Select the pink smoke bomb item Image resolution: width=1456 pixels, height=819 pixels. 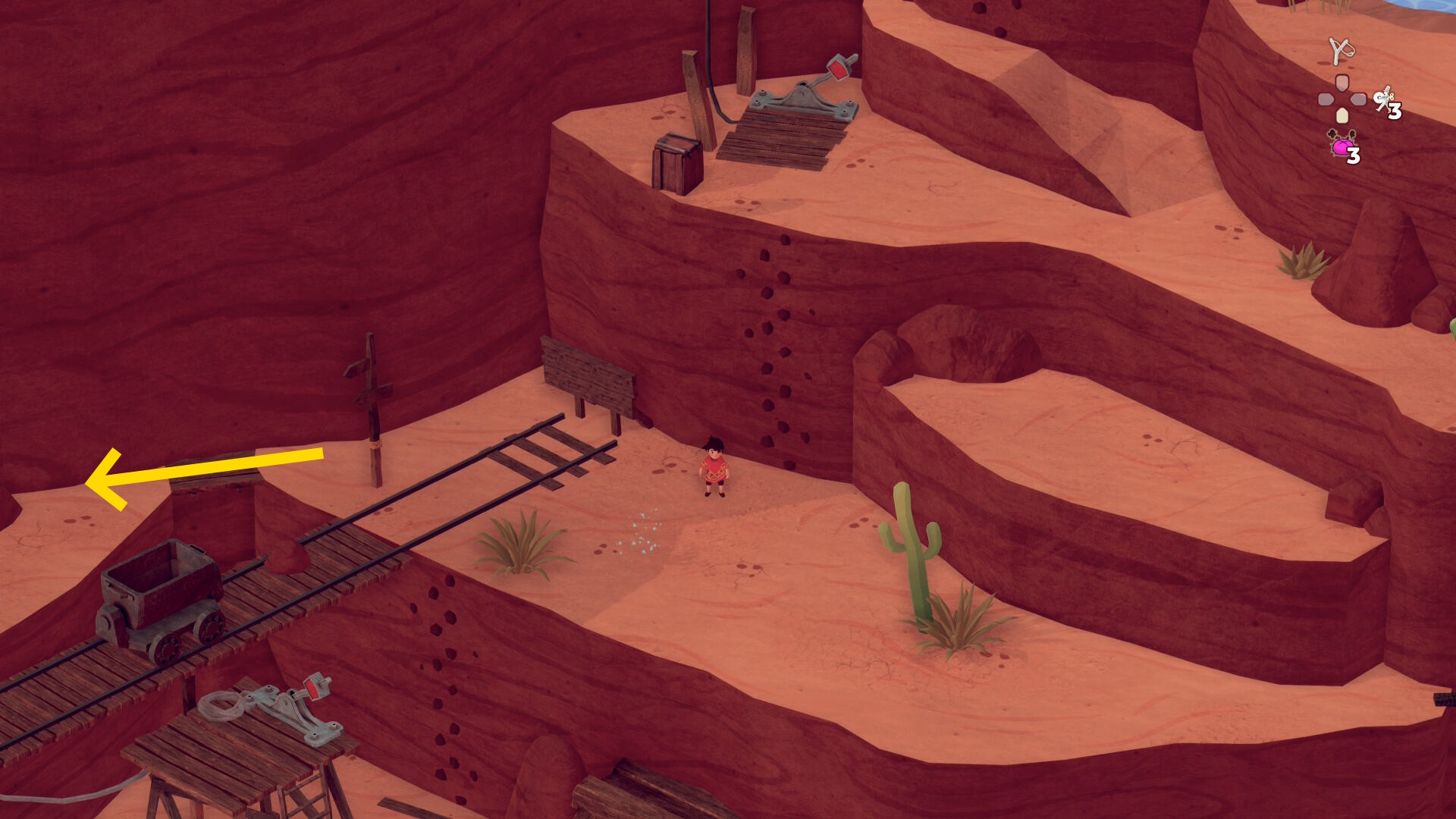click(x=1341, y=145)
